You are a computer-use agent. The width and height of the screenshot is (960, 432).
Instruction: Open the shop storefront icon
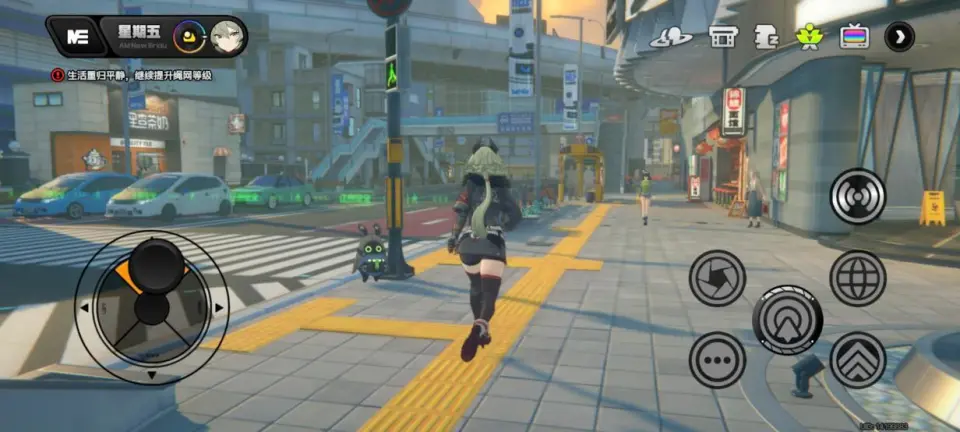point(722,38)
